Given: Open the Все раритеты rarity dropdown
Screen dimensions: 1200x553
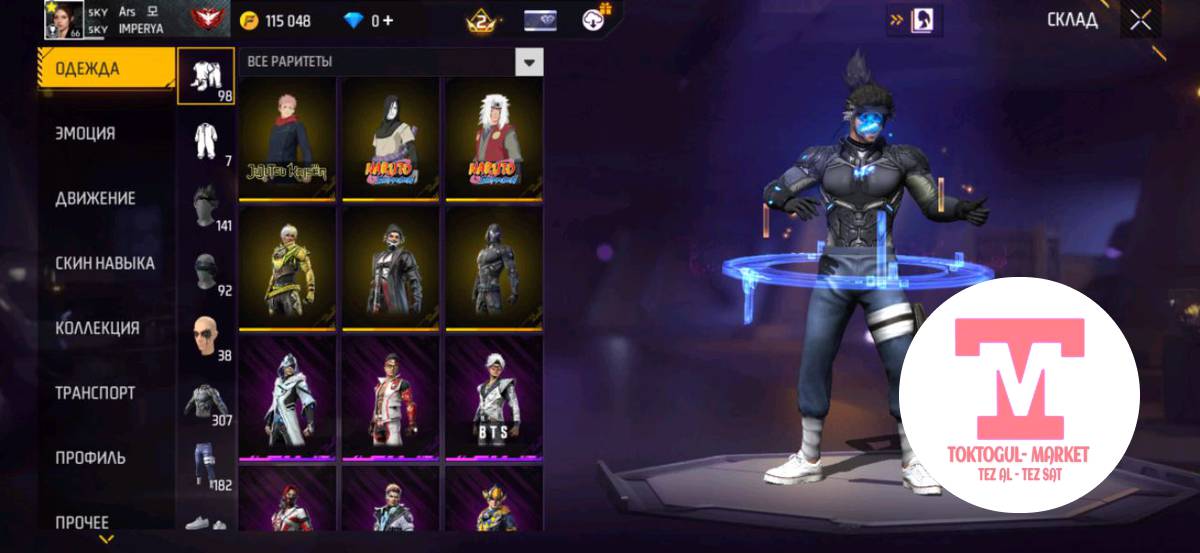Looking at the screenshot, I should (x=529, y=62).
